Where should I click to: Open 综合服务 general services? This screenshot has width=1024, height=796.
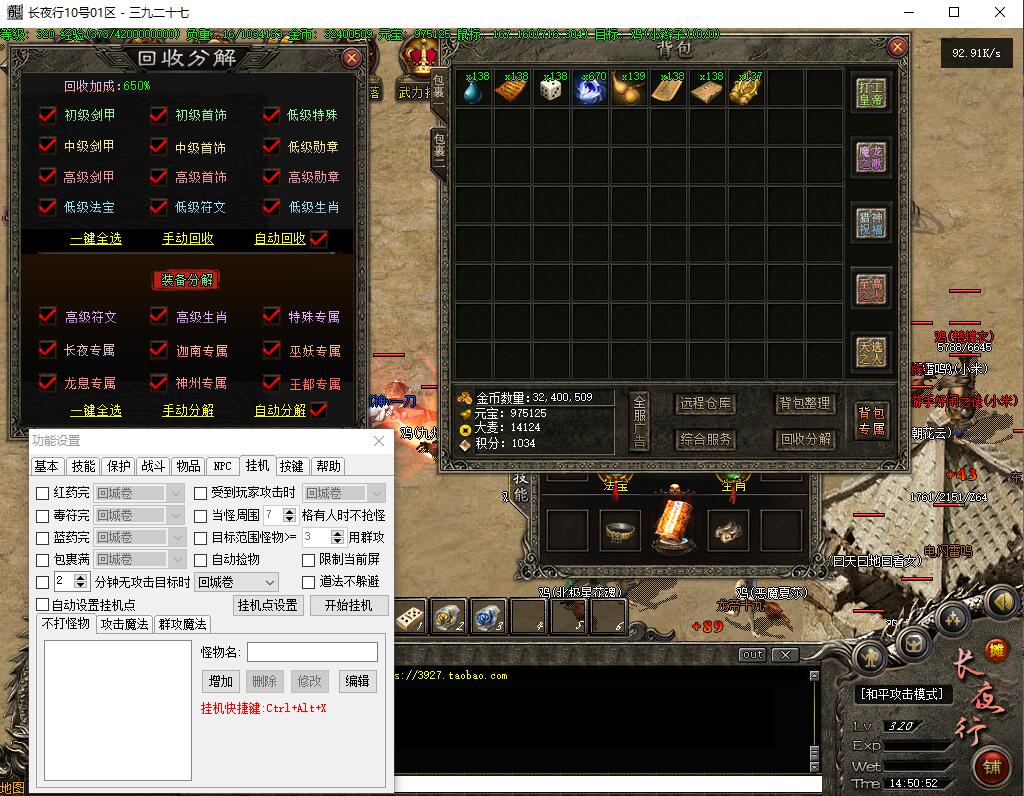[x=705, y=439]
